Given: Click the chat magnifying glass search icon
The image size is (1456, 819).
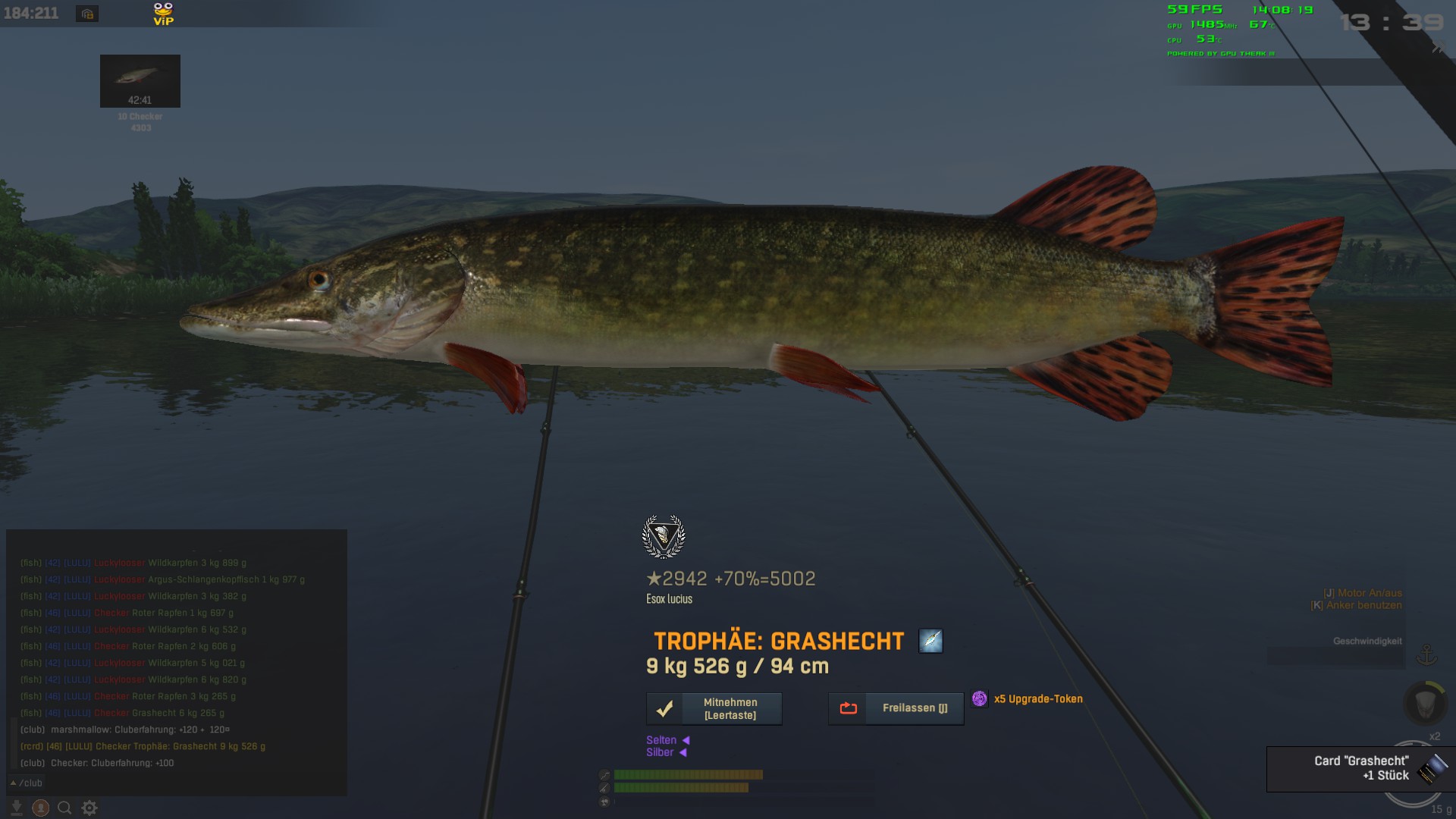Looking at the screenshot, I should (65, 808).
